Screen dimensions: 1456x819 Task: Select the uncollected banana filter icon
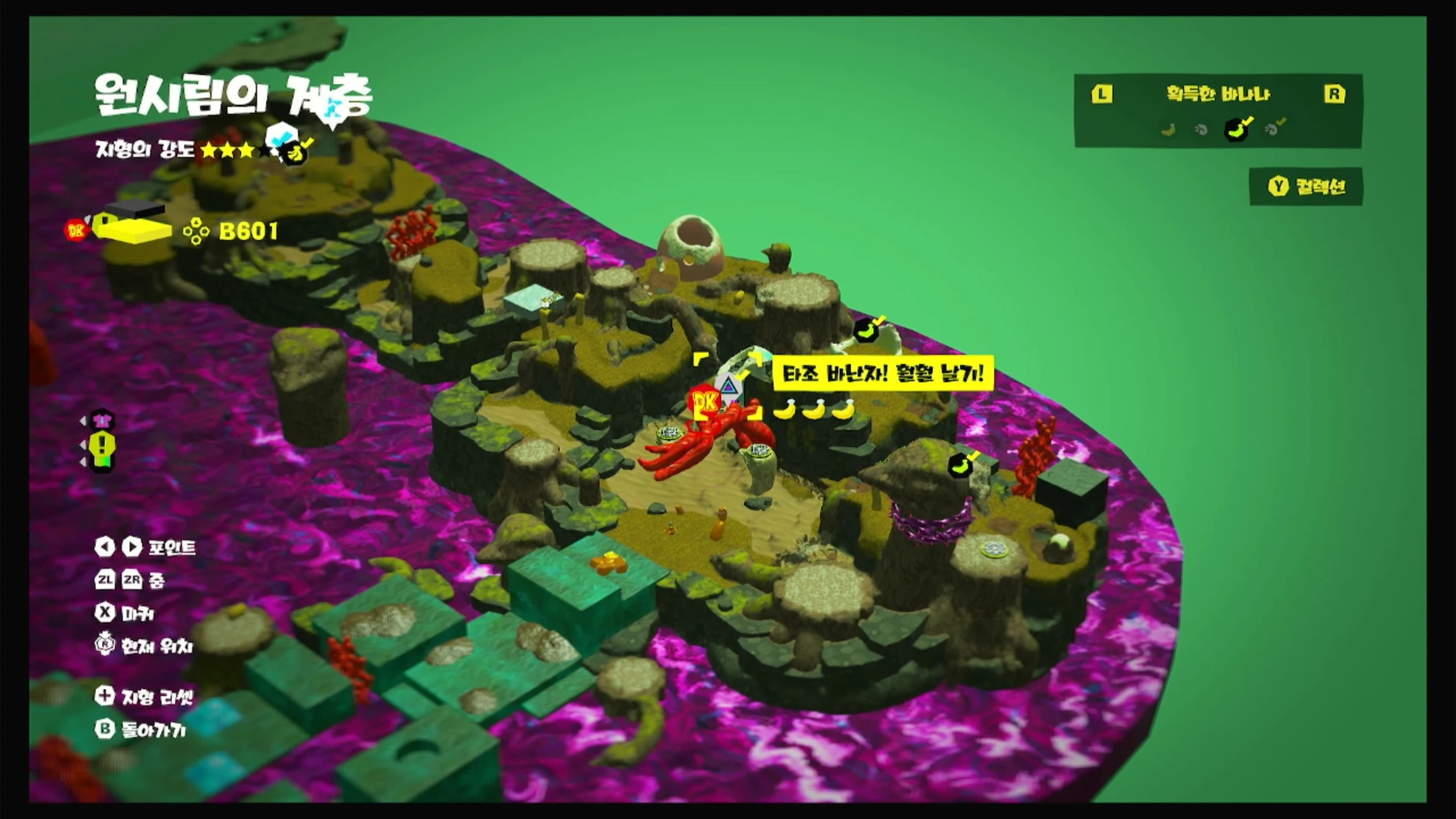(x=1169, y=130)
